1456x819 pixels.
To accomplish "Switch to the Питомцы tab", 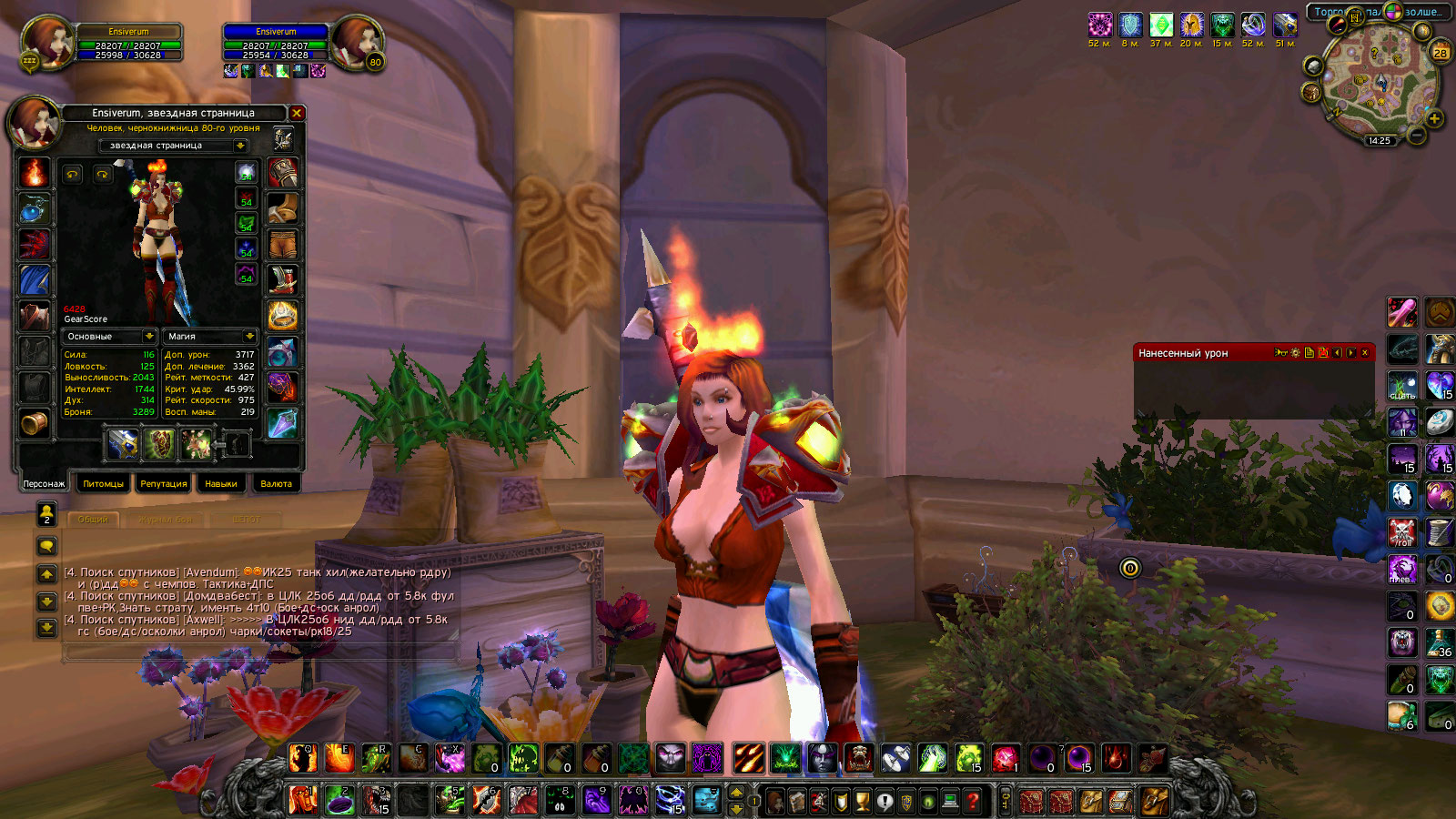I will coord(103,484).
